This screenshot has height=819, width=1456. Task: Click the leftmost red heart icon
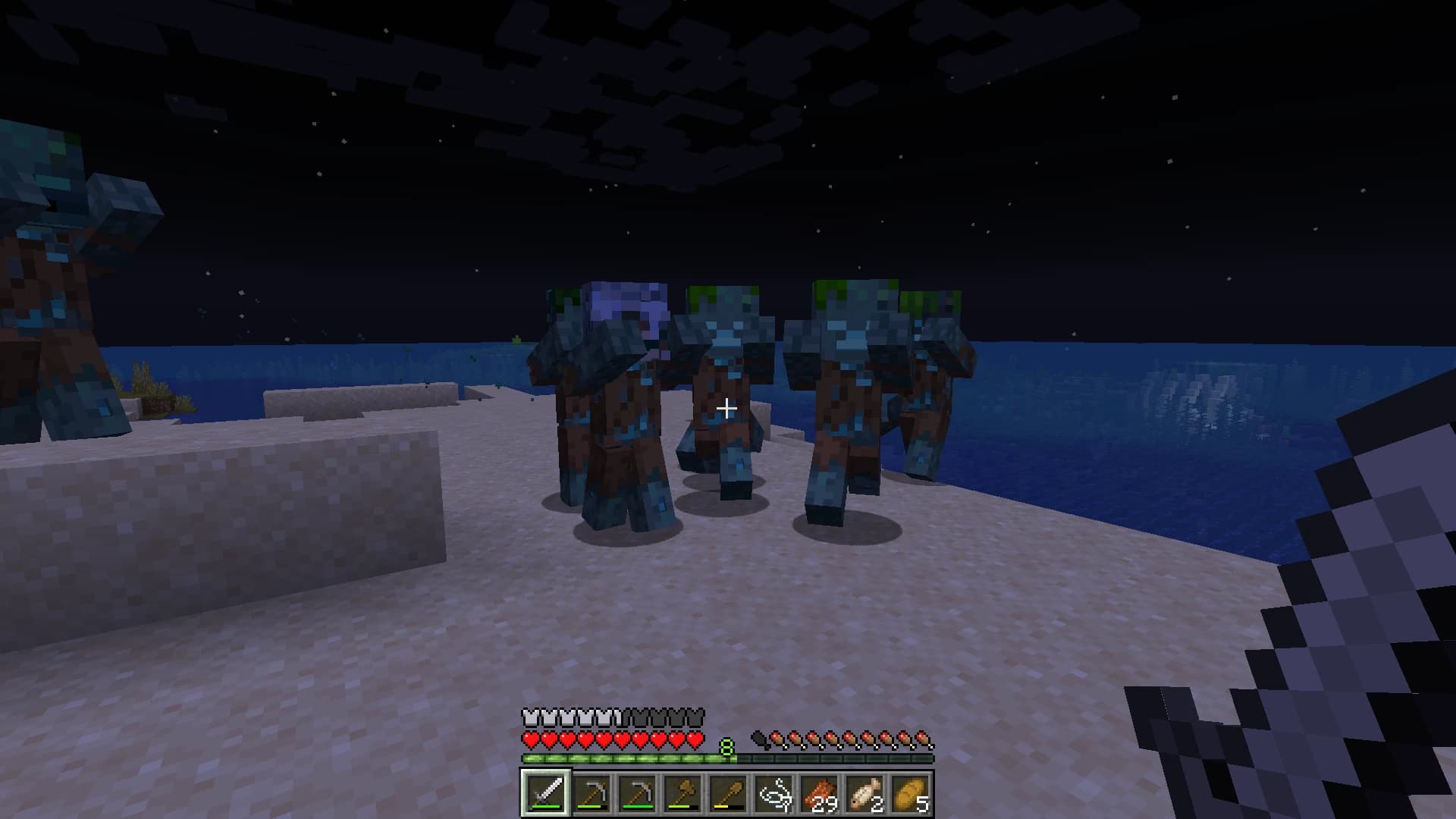pyautogui.click(x=530, y=739)
